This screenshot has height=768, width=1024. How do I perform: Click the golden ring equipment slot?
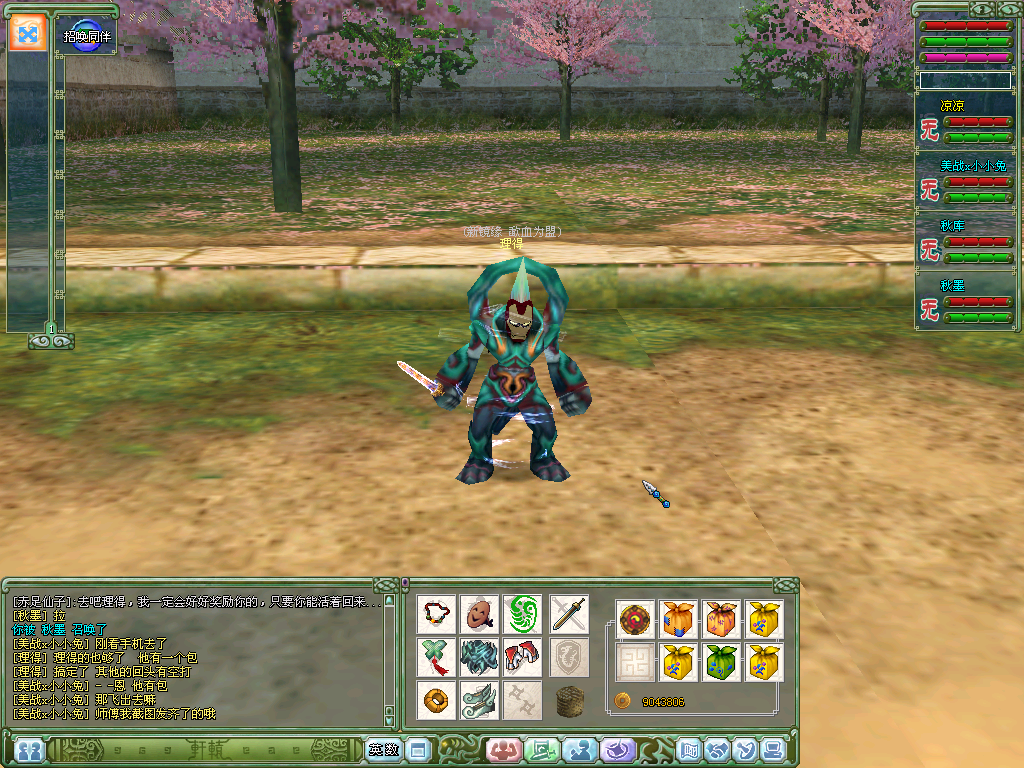point(437,700)
